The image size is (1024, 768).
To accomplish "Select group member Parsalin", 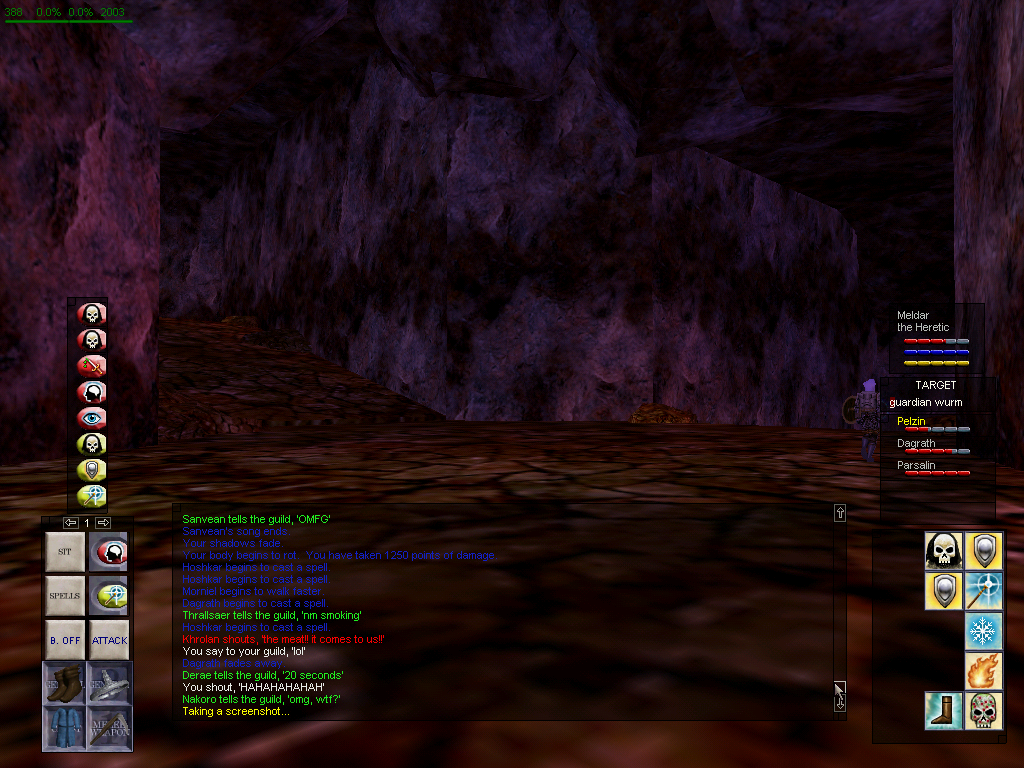I will point(916,466).
